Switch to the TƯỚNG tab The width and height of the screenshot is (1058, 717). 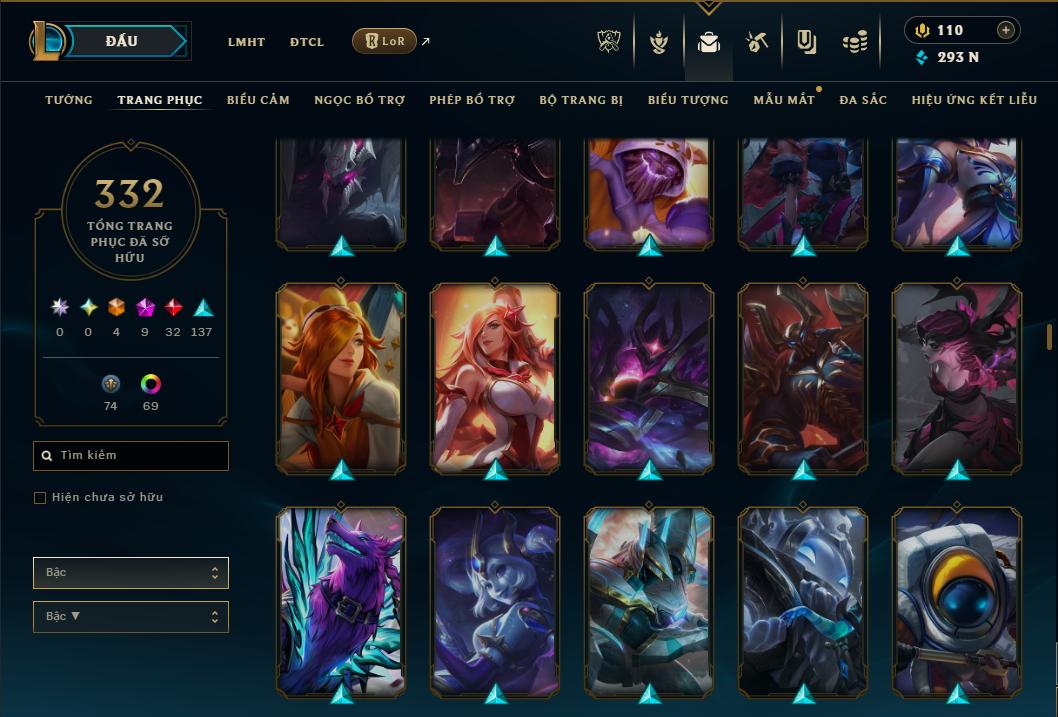coord(69,100)
